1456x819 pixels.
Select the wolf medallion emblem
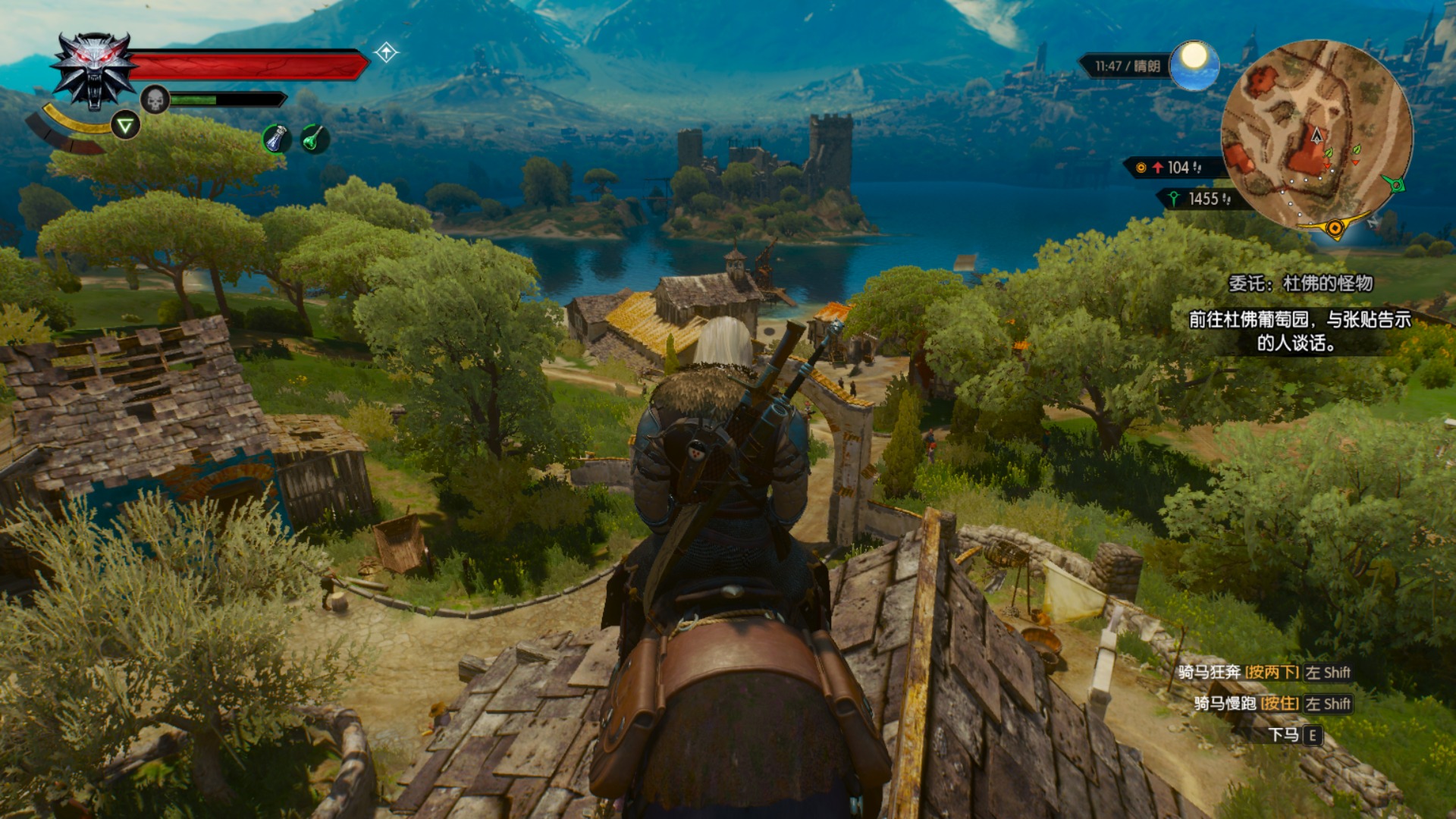pos(95,71)
